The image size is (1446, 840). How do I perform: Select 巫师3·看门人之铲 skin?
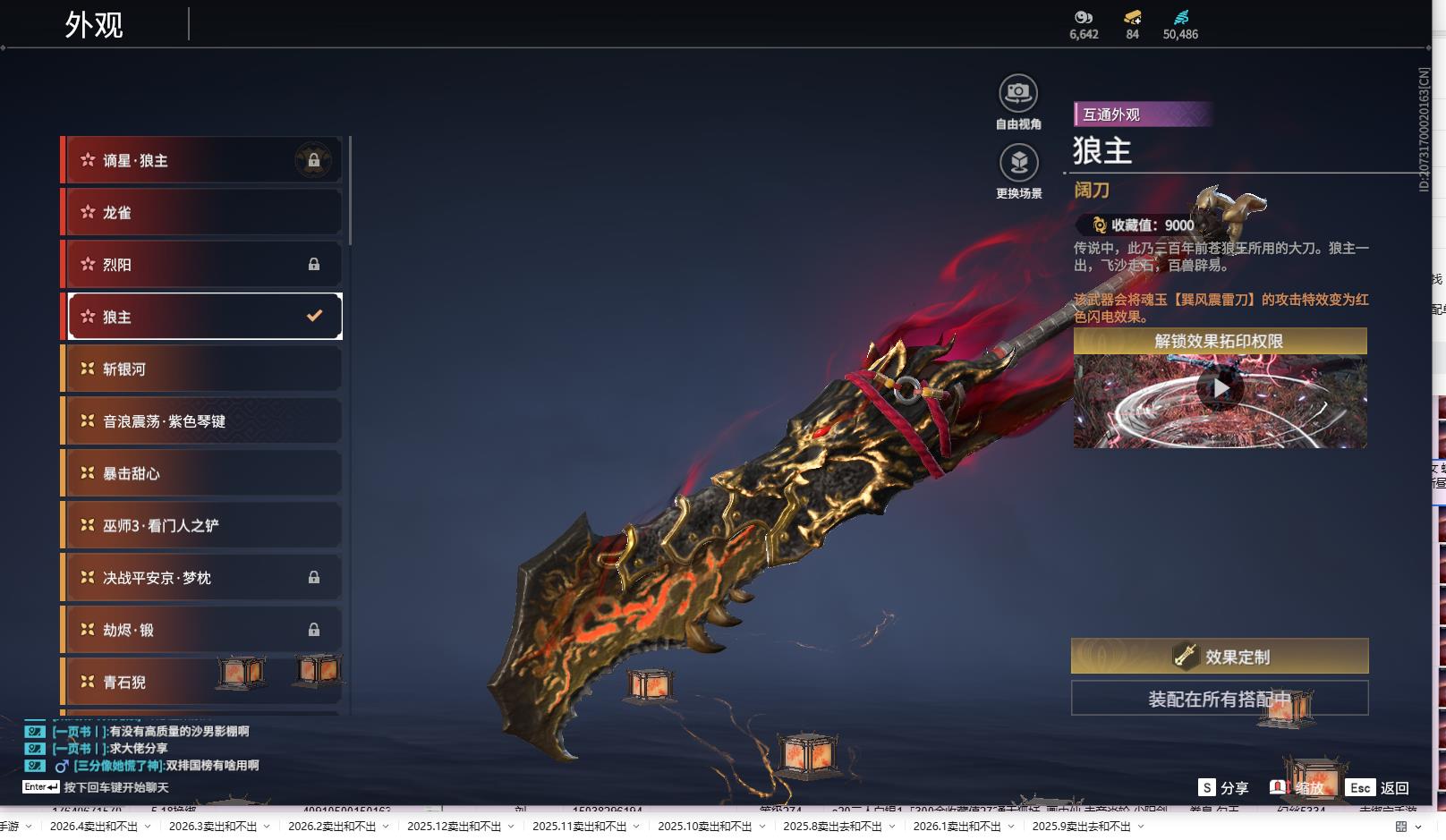[x=202, y=525]
